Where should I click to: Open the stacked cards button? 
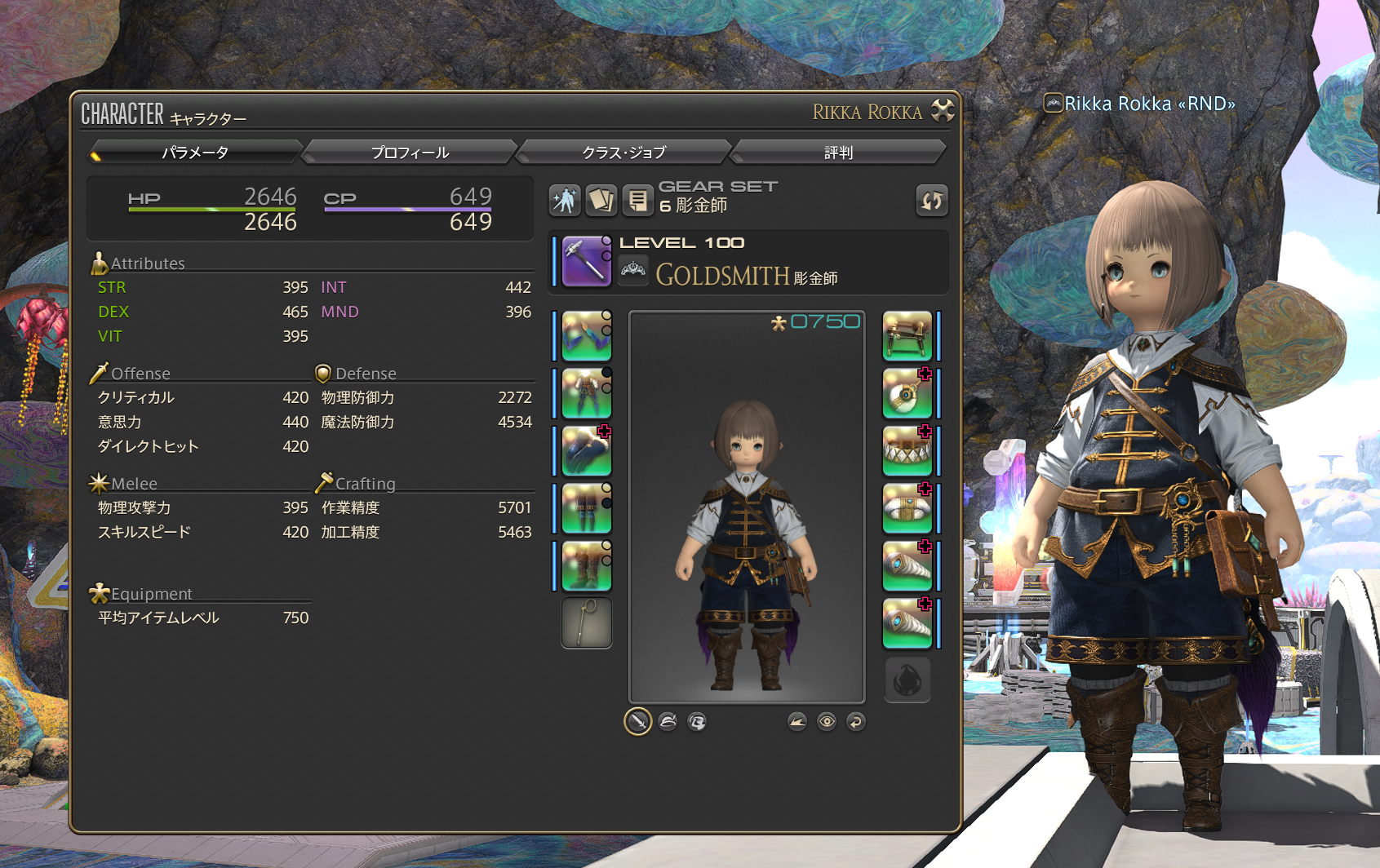coord(601,200)
